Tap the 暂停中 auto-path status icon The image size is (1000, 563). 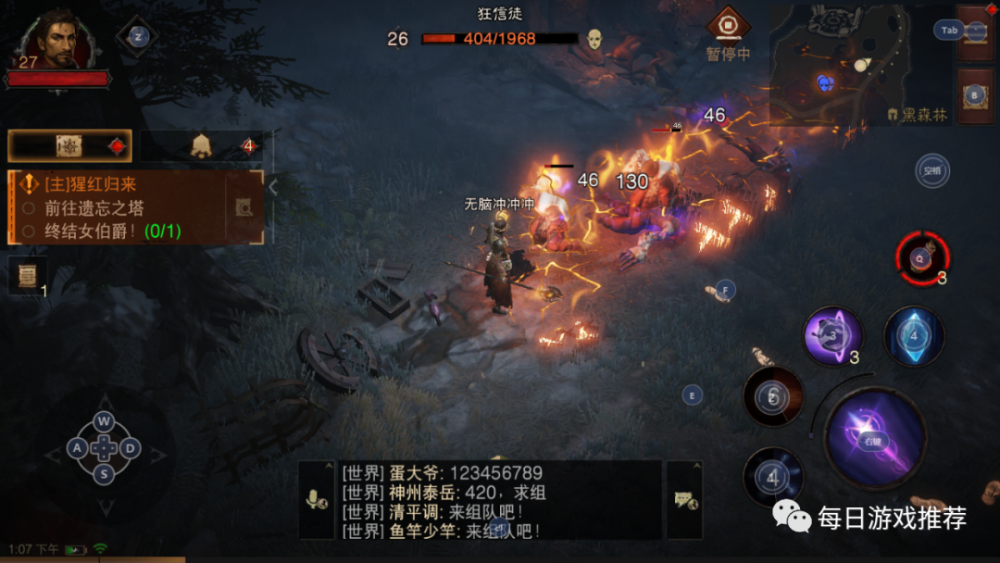click(x=727, y=26)
